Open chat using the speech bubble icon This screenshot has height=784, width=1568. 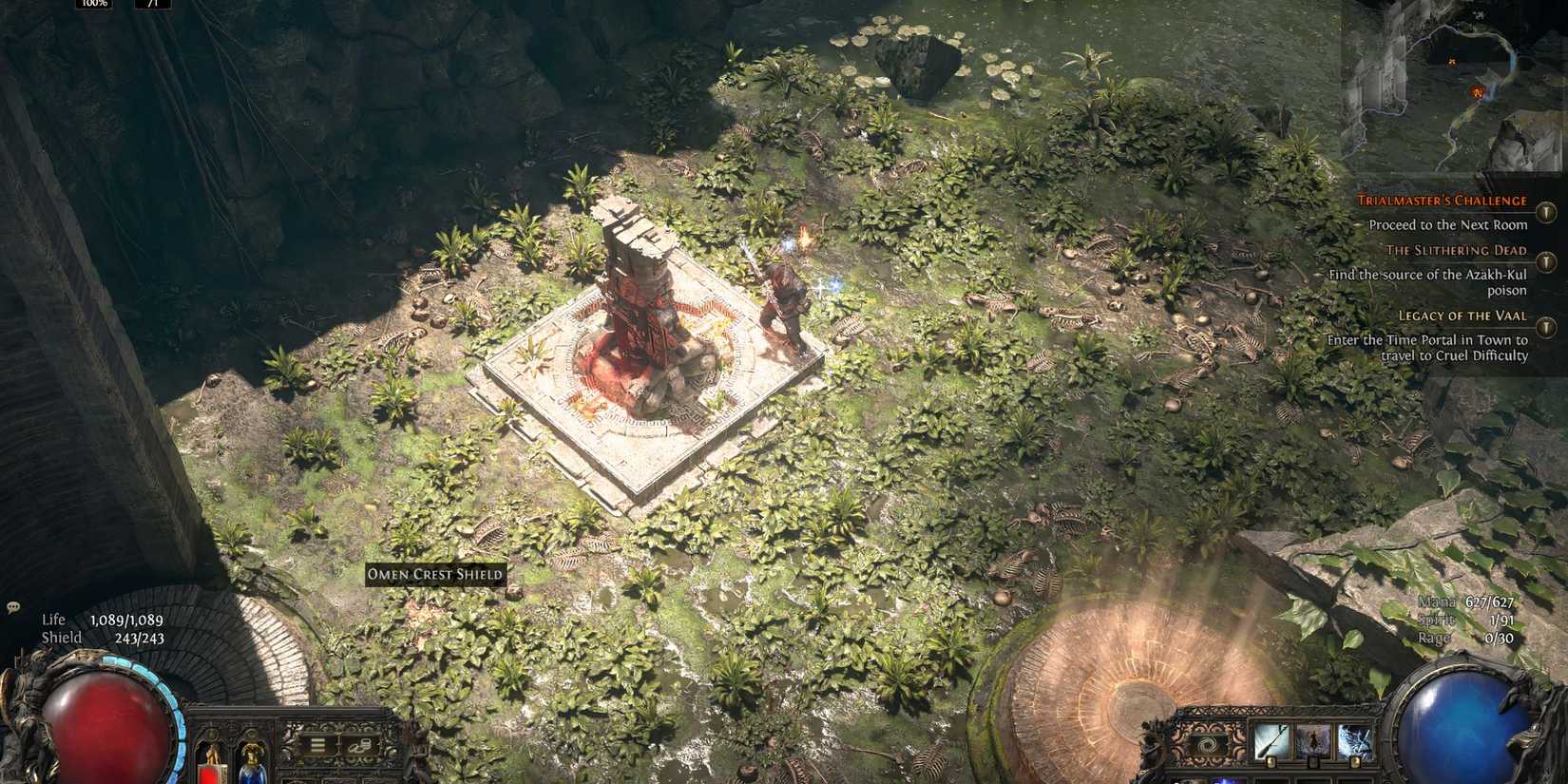tap(13, 603)
